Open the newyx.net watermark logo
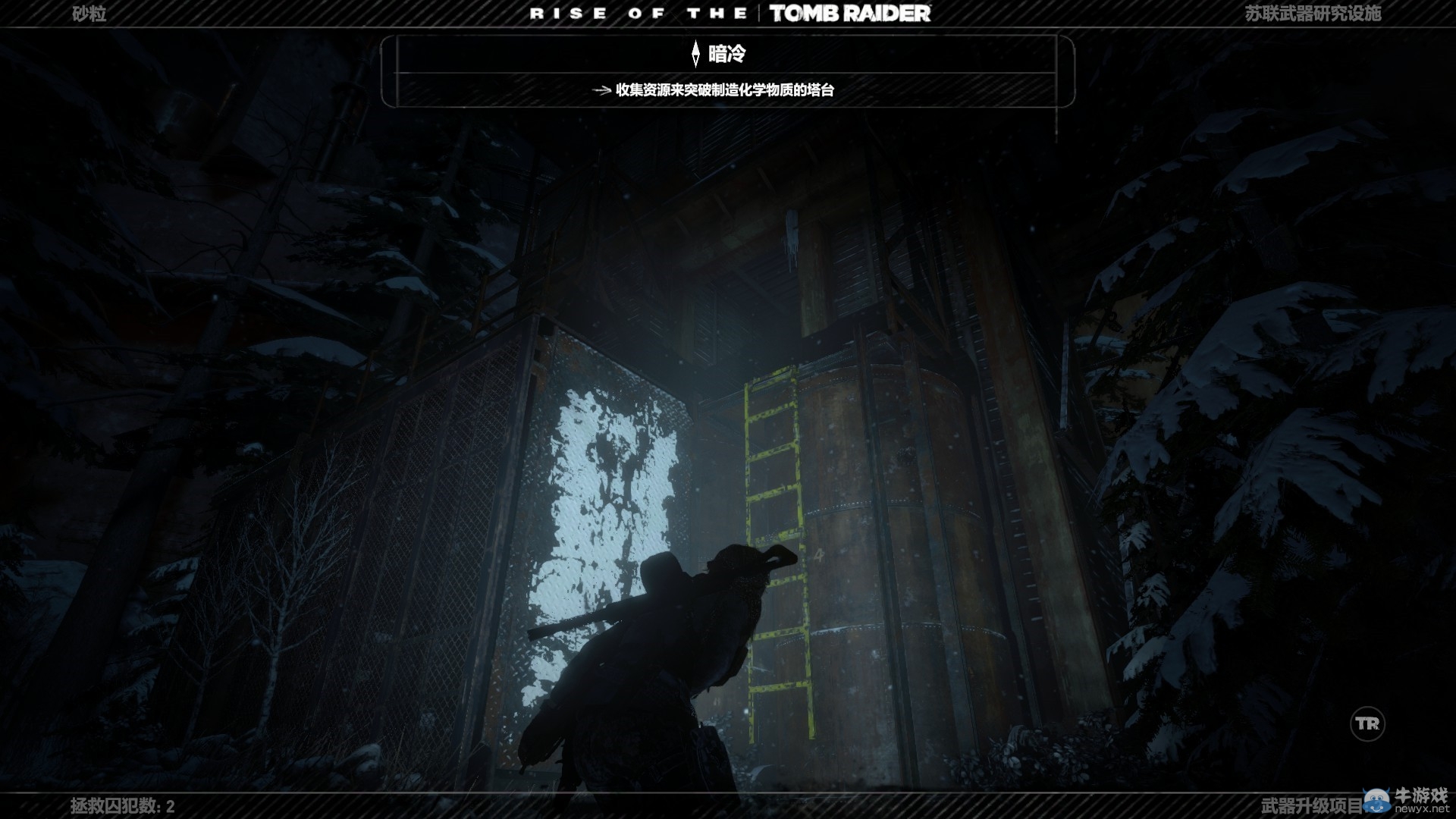1456x819 pixels. pos(1405,801)
